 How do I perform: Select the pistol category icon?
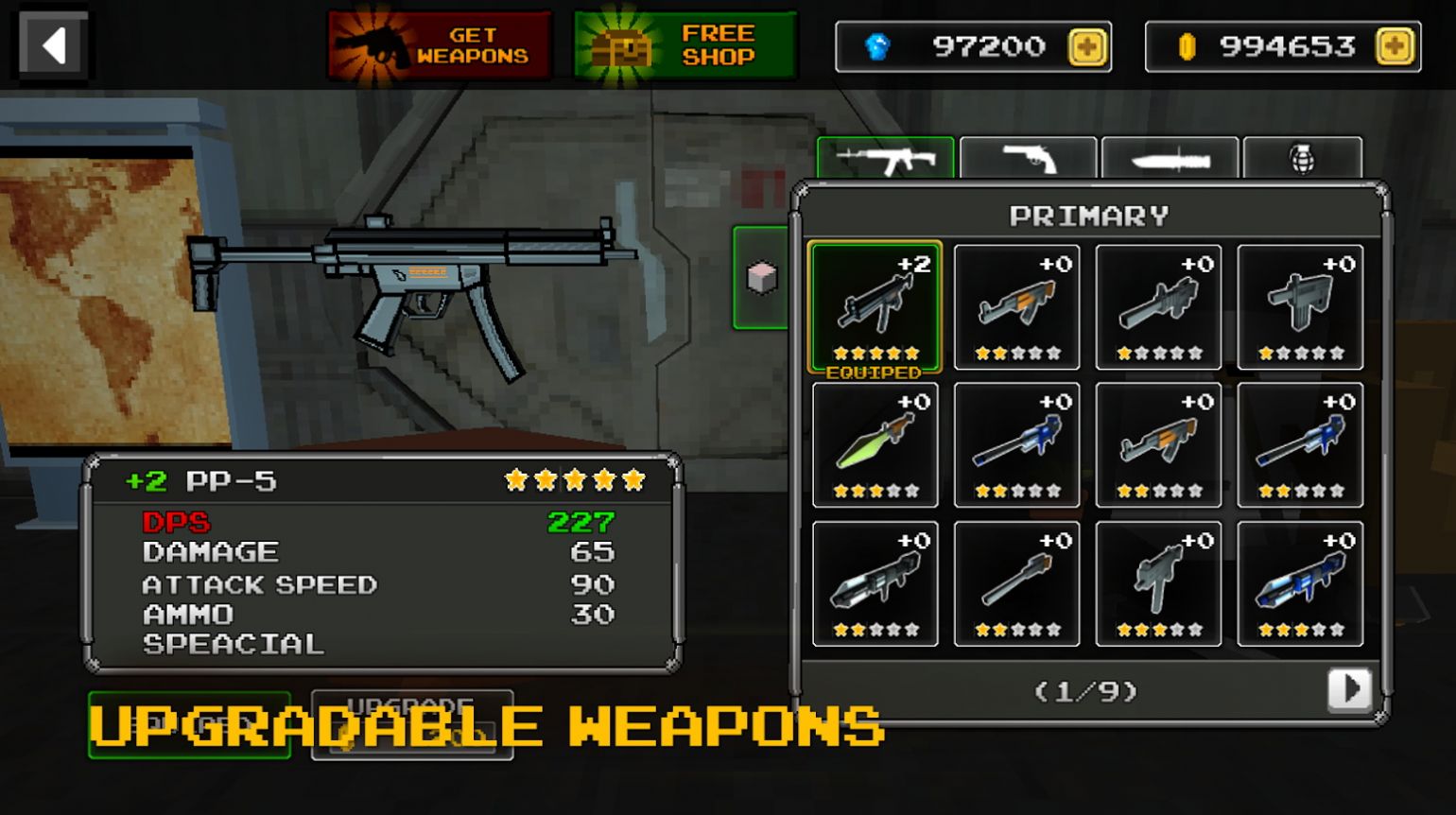(1030, 161)
